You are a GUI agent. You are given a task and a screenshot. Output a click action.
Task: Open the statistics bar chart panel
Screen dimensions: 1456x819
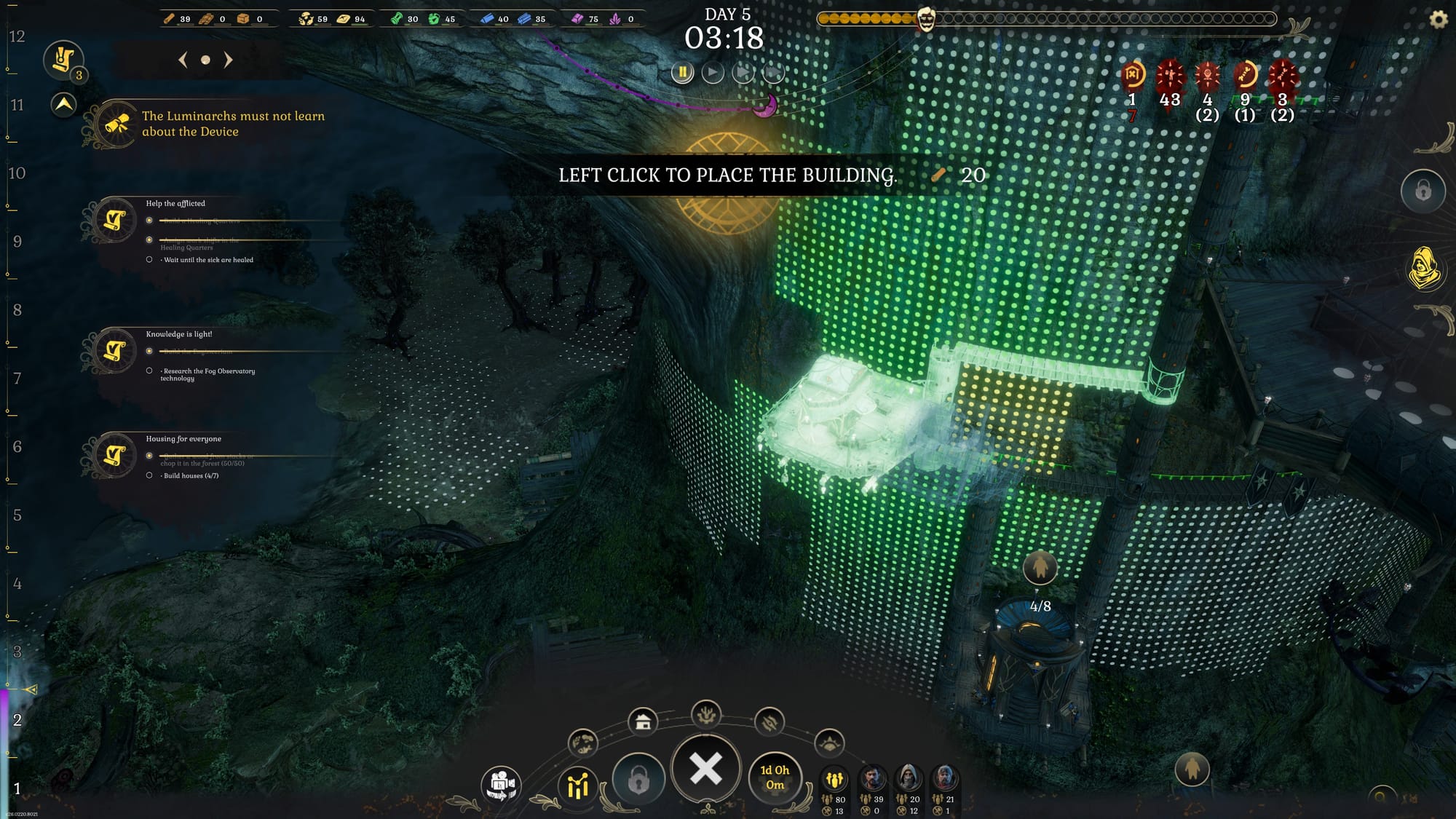pos(578,786)
